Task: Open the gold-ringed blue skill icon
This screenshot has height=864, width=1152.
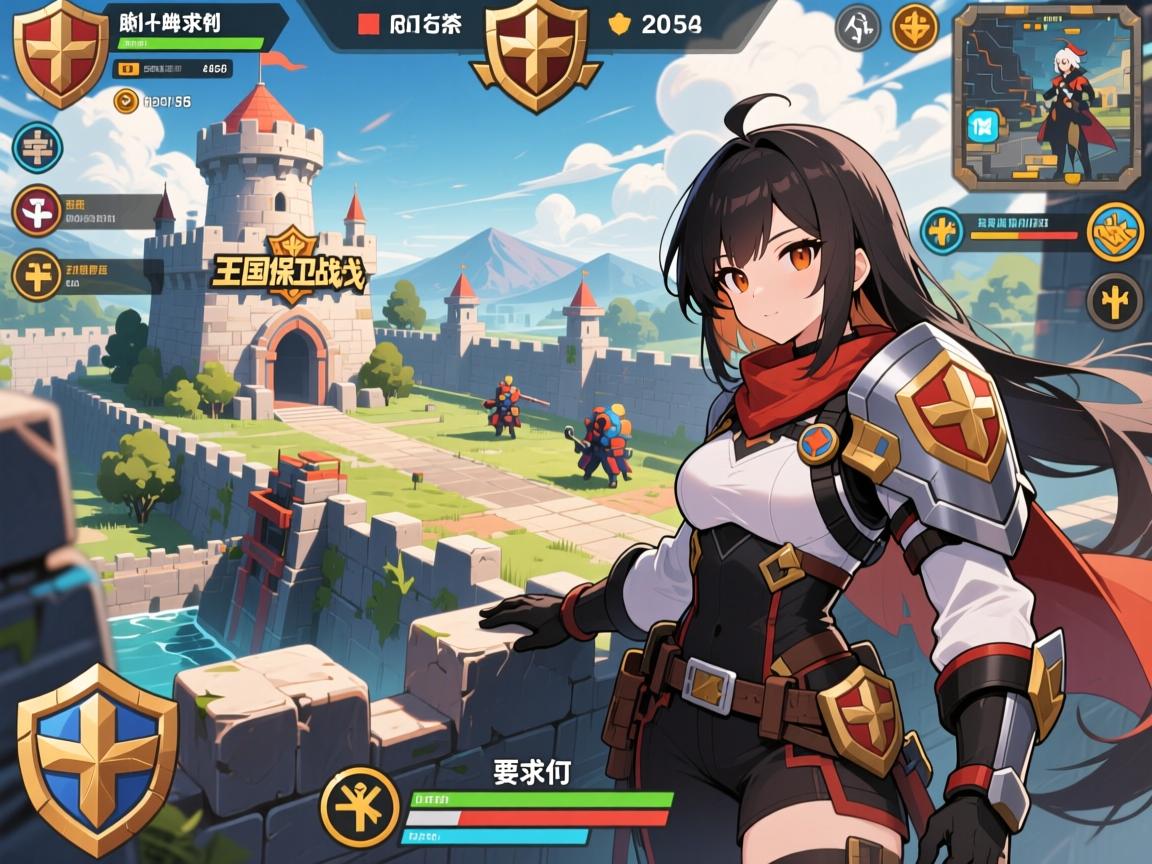Action: [1114, 232]
